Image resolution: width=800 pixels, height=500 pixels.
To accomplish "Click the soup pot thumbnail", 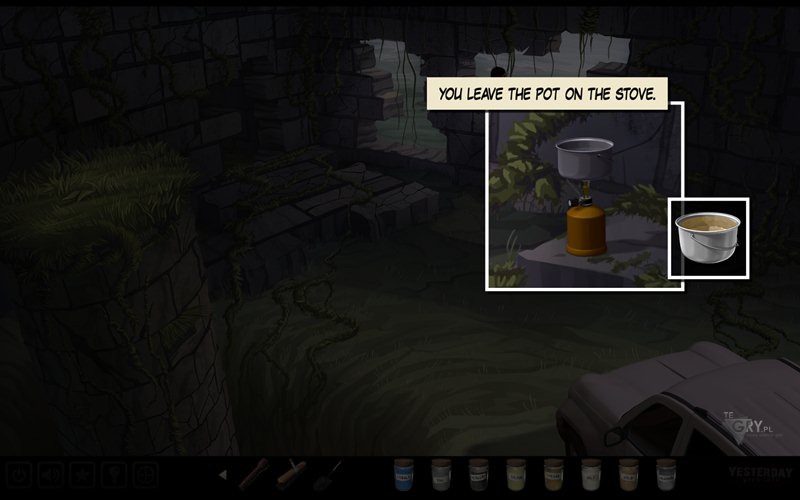I will 708,238.
